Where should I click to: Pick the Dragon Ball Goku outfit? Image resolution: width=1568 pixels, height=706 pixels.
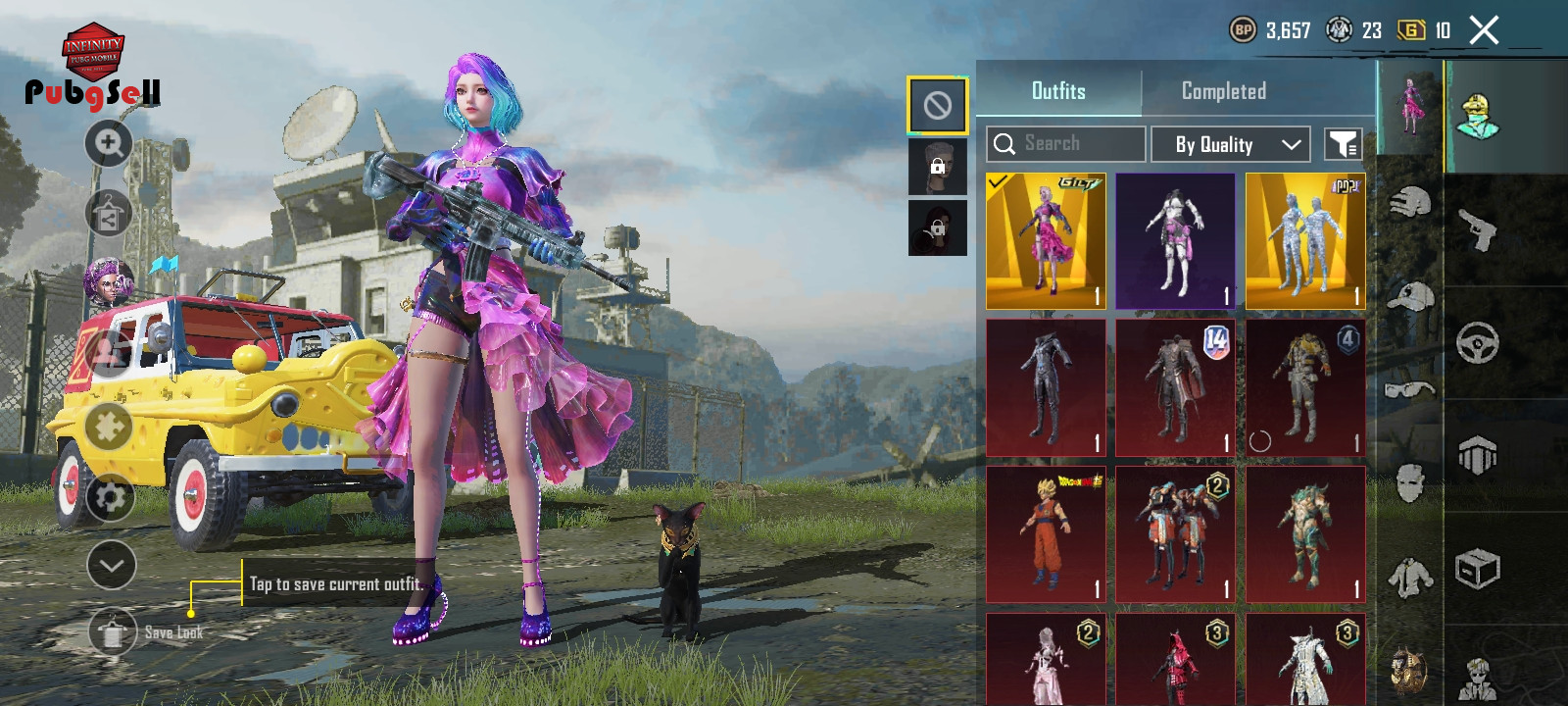(x=1046, y=534)
